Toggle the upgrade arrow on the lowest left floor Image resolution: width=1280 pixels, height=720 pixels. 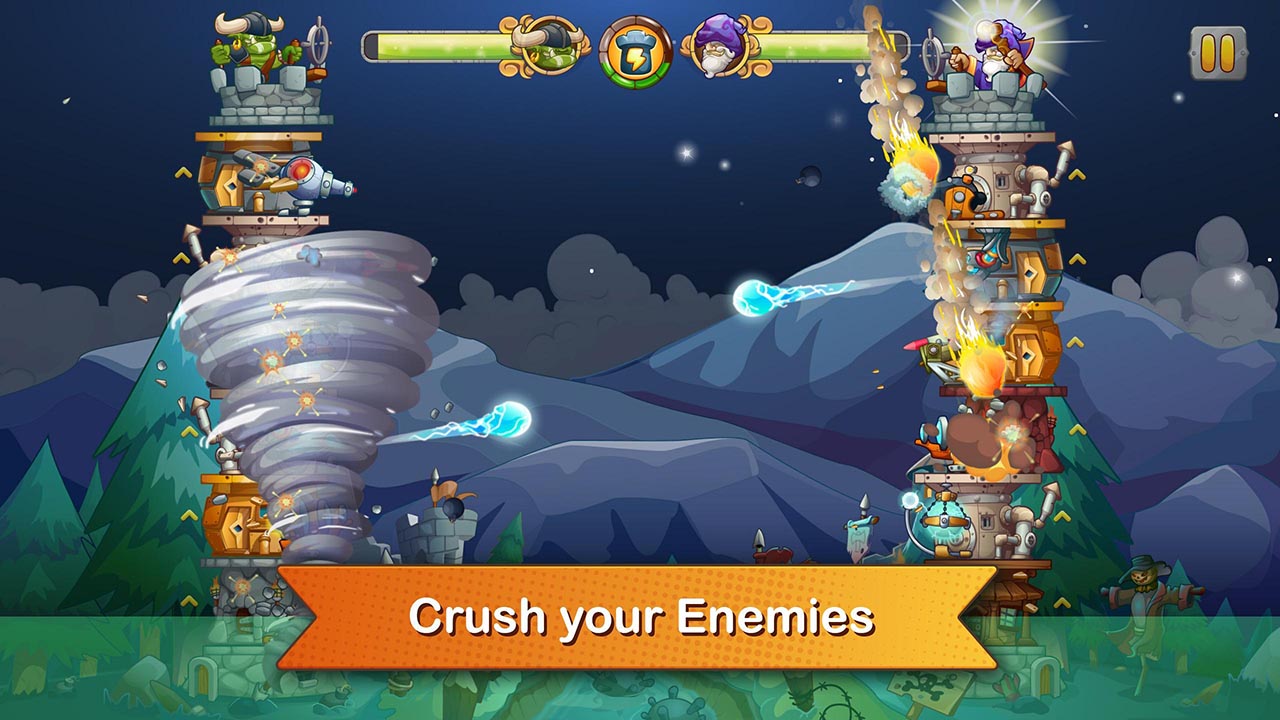coord(189,514)
